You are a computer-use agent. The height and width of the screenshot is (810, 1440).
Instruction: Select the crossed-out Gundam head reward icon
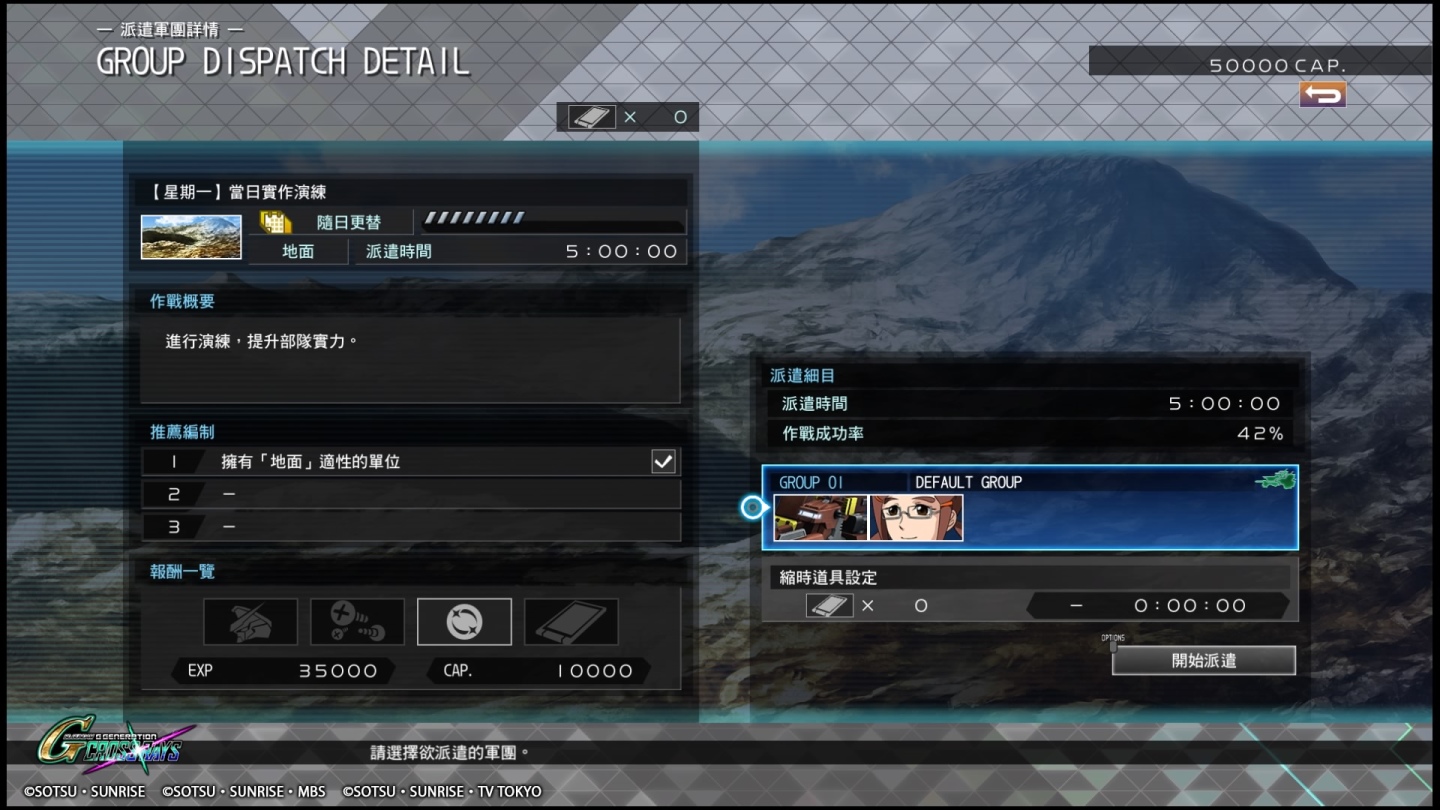(250, 622)
